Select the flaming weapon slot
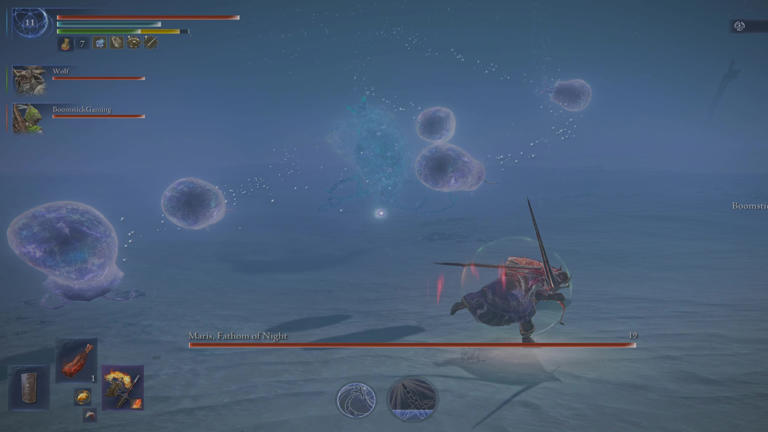The height and width of the screenshot is (432, 768). click(122, 386)
